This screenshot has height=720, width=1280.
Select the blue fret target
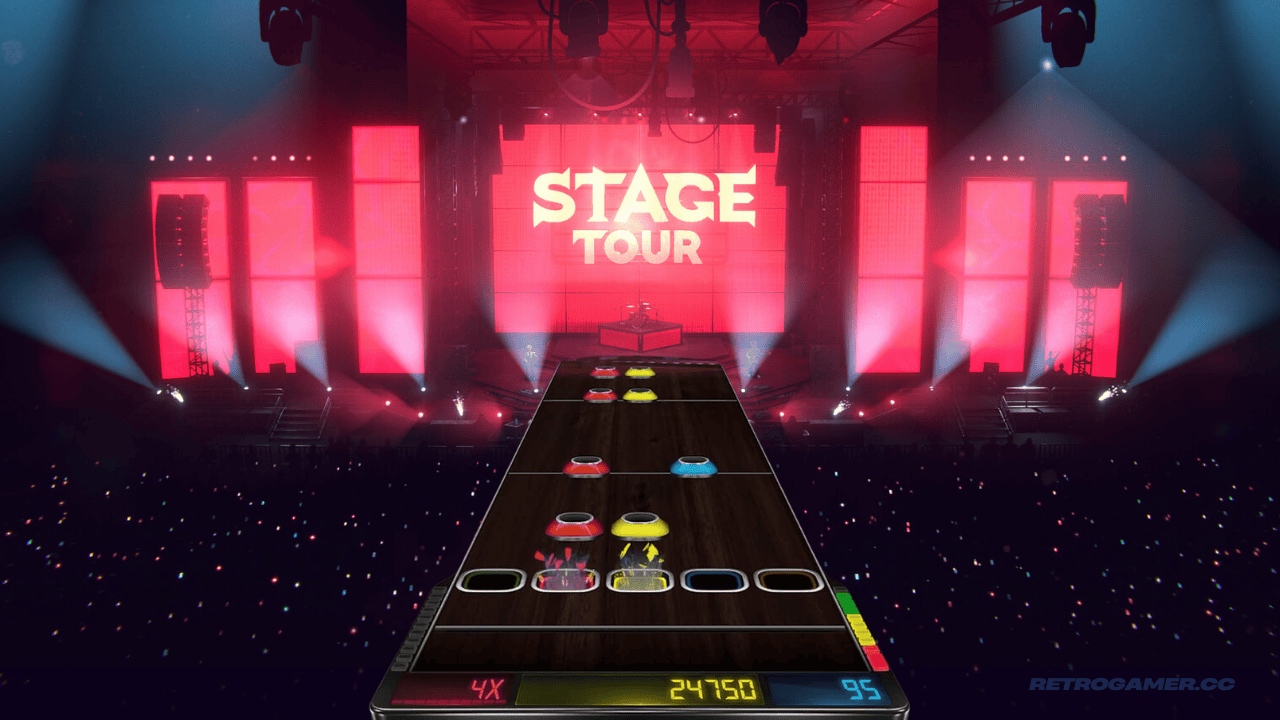(x=714, y=580)
